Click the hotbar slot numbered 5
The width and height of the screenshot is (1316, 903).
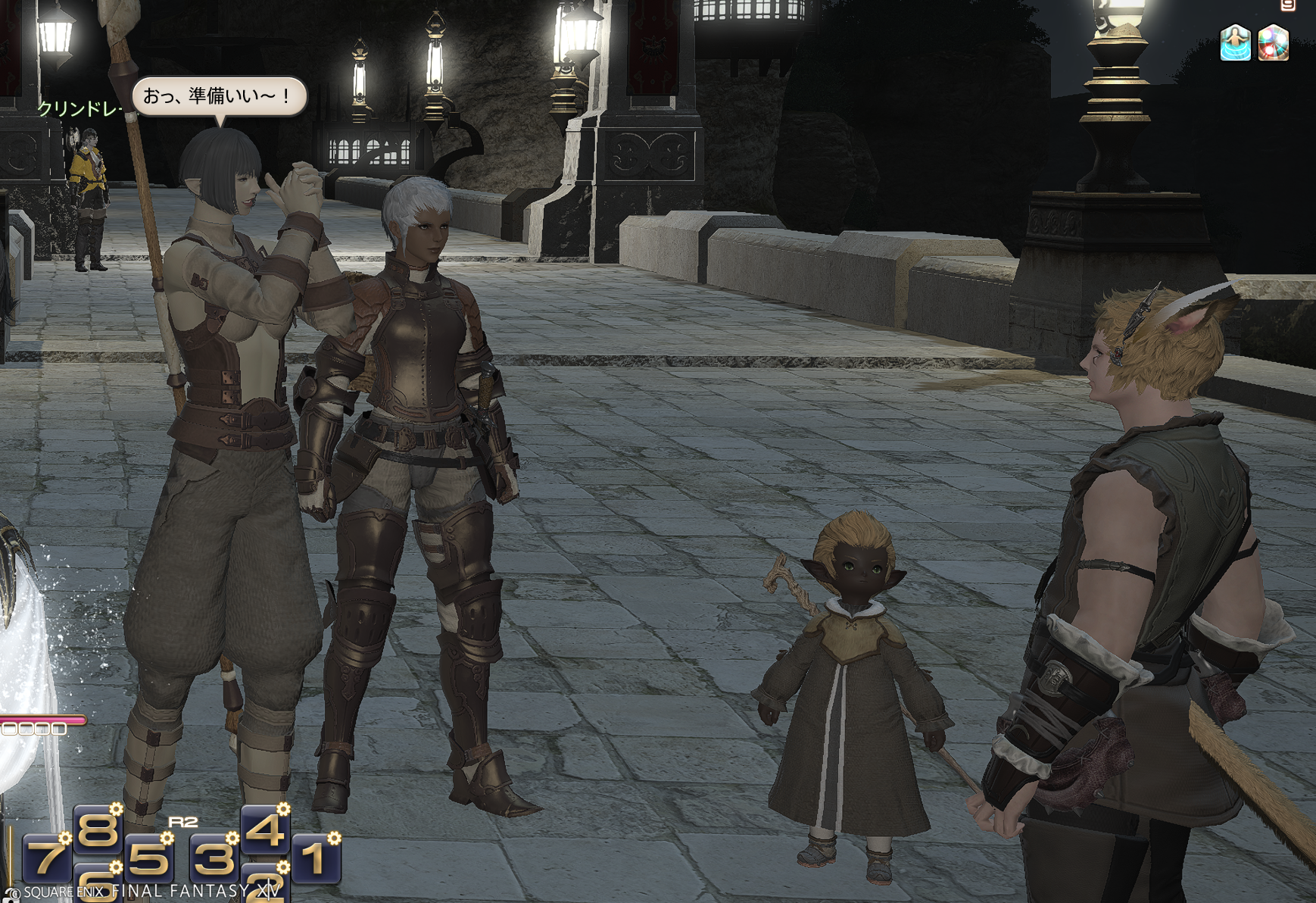click(148, 858)
